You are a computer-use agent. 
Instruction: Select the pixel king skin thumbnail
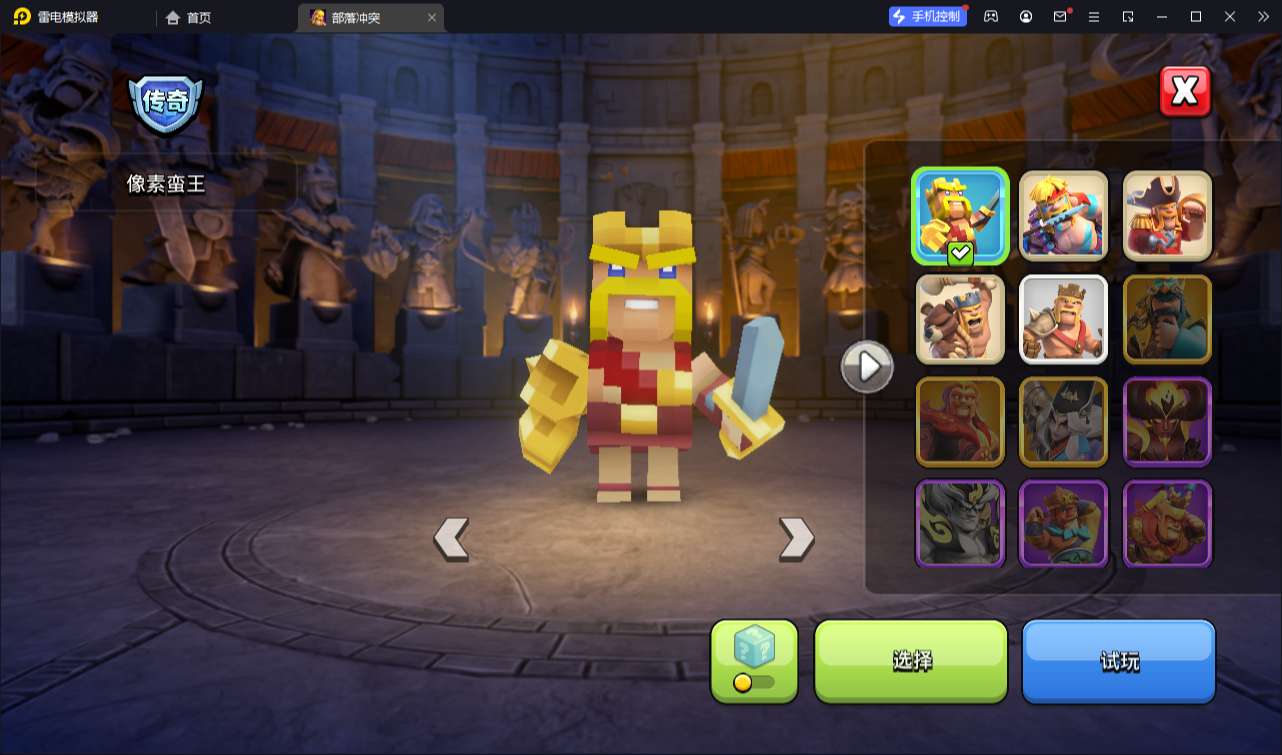point(960,216)
